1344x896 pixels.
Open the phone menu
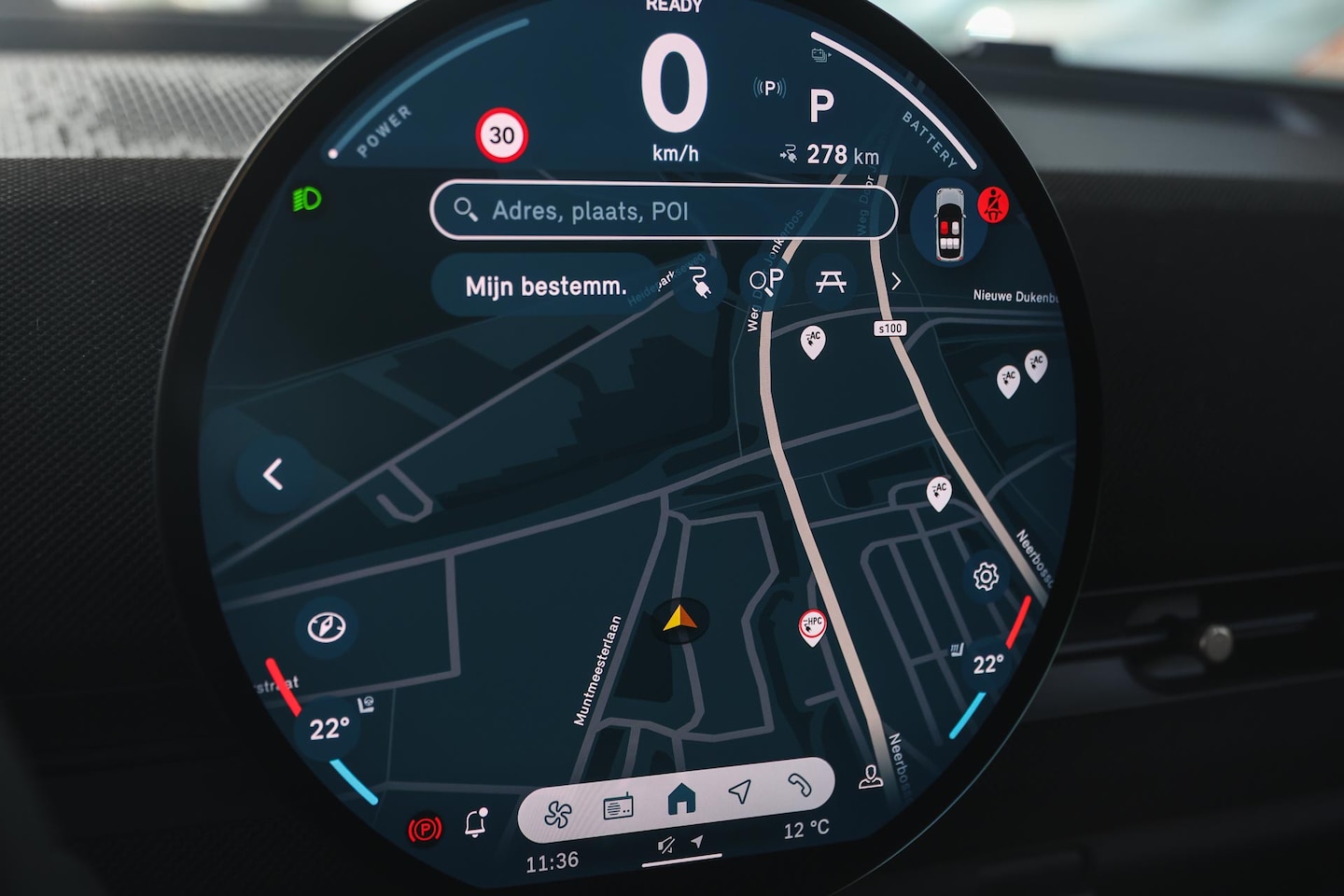[x=799, y=785]
